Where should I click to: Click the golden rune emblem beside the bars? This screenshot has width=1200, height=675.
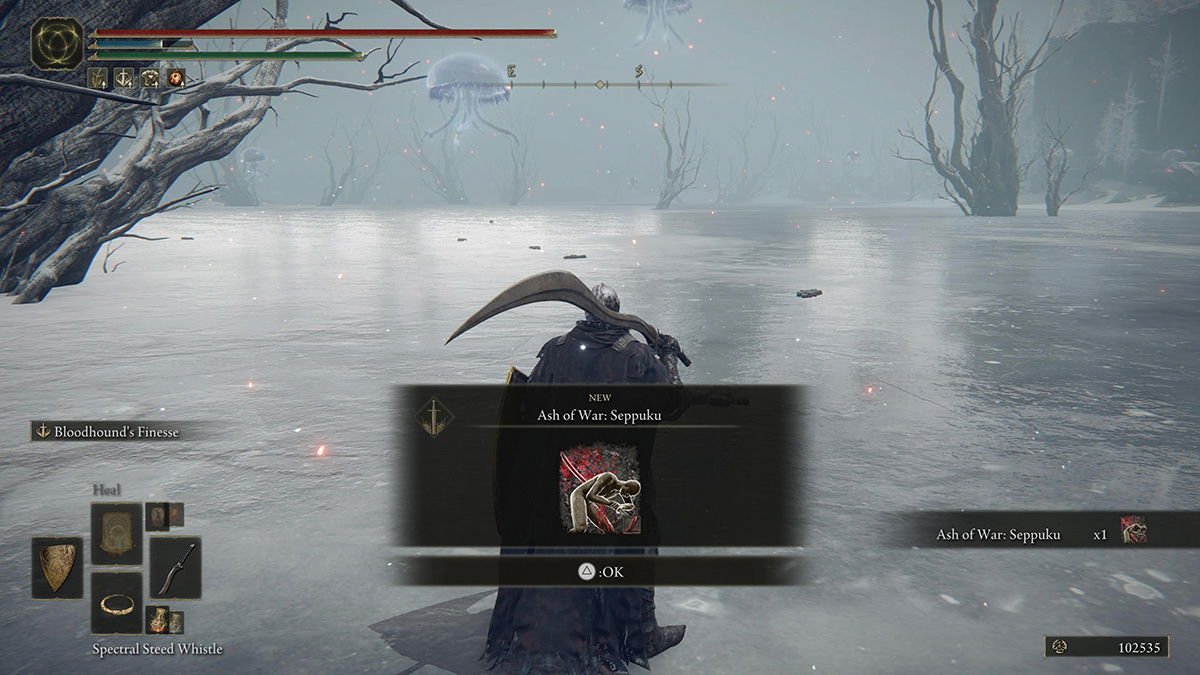point(57,44)
